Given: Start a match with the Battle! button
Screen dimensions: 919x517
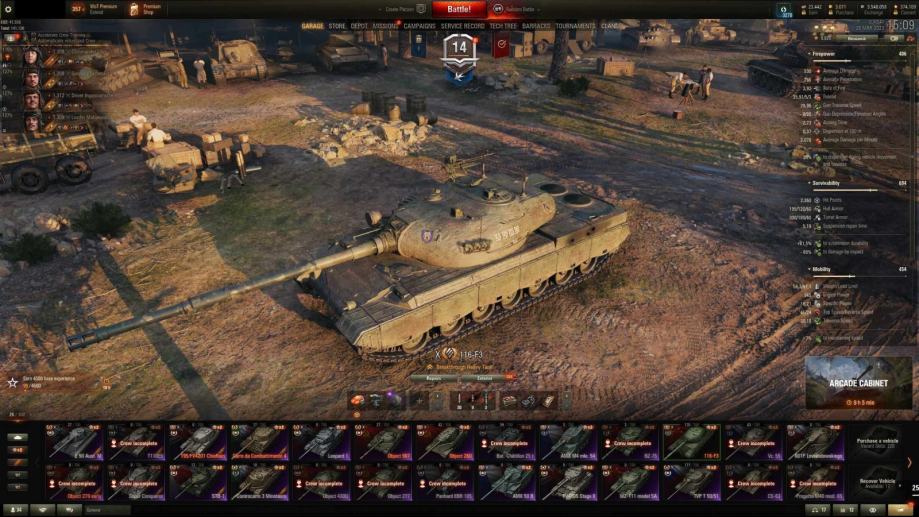Looking at the screenshot, I should pos(459,9).
